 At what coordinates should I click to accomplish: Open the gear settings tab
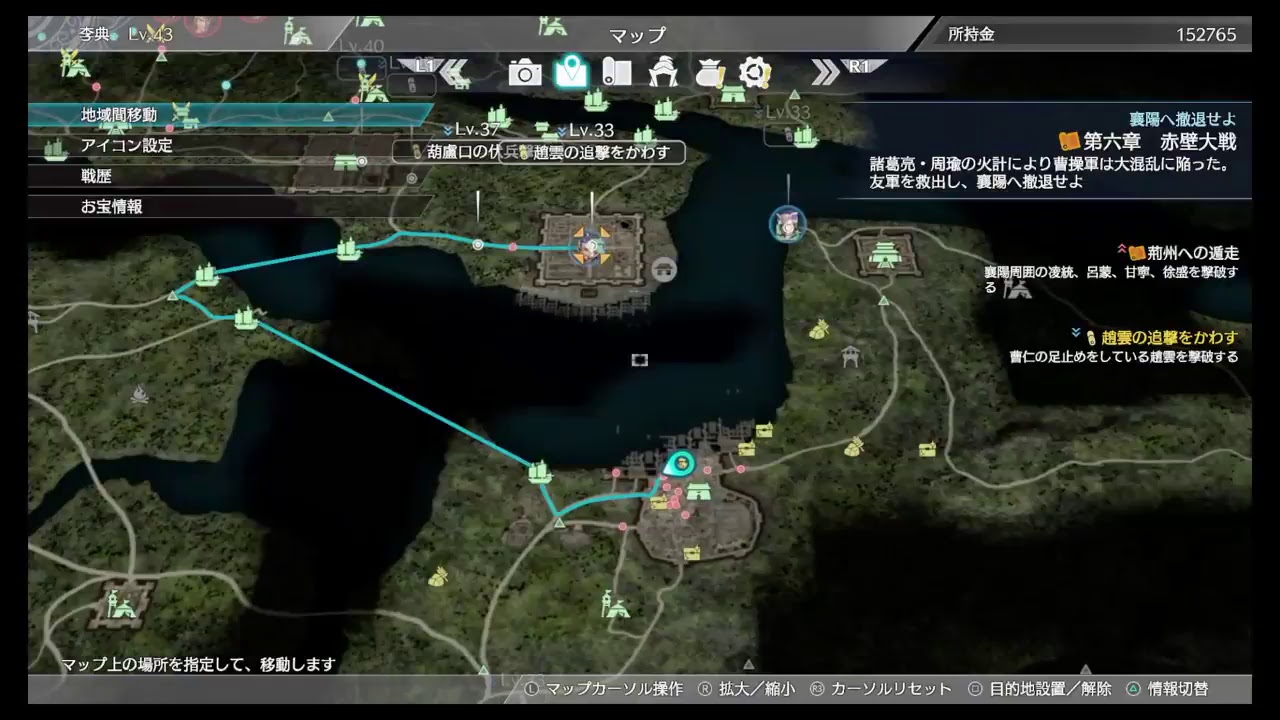pyautogui.click(x=754, y=72)
